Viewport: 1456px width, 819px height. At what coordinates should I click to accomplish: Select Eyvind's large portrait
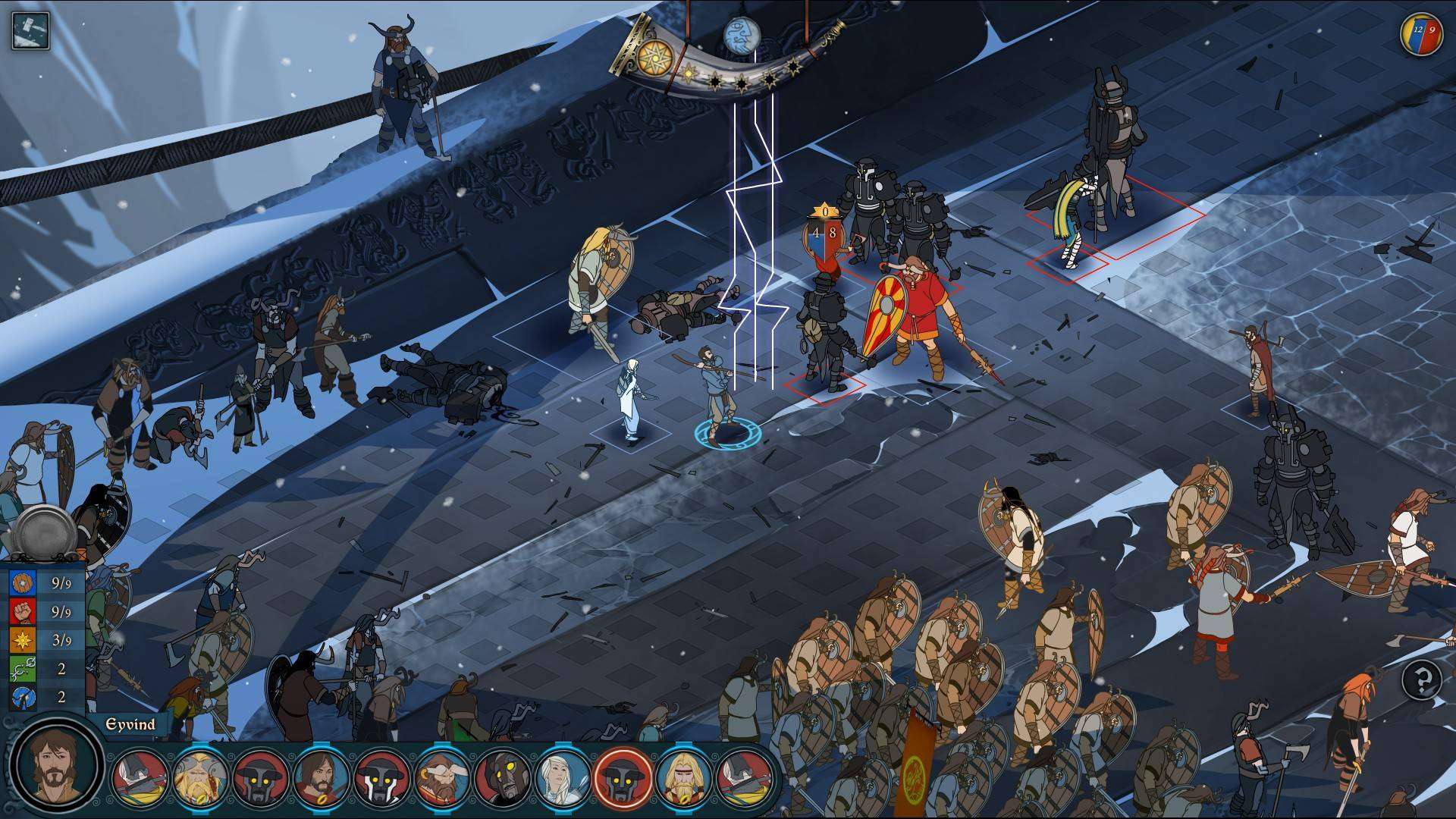tap(55, 766)
